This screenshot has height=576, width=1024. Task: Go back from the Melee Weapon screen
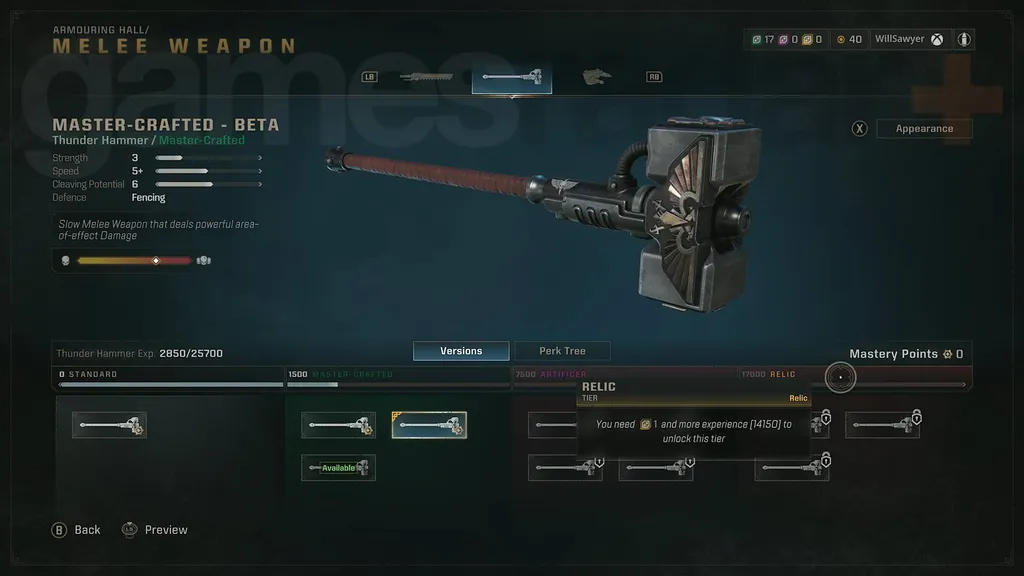[77, 530]
